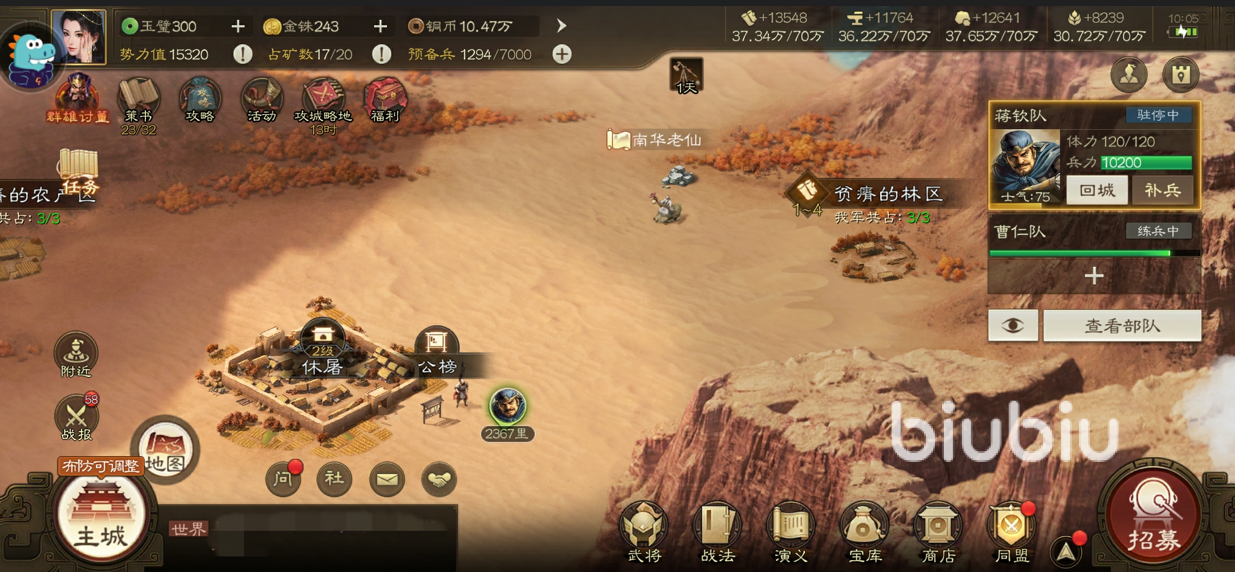Screen dimensions: 1235x572
Task: Click 补兵 to replenish troops
Action: pos(1162,190)
